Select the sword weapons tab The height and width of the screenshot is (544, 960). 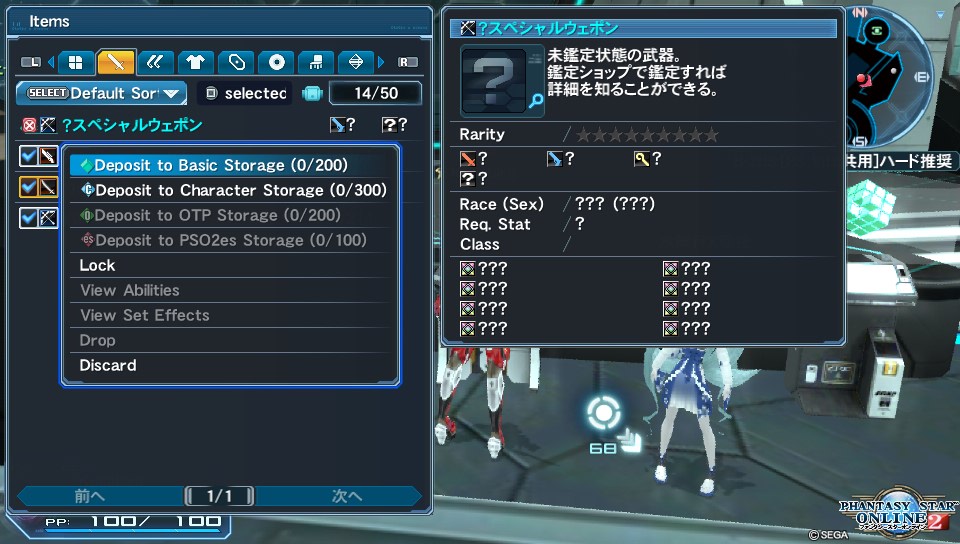pos(116,62)
